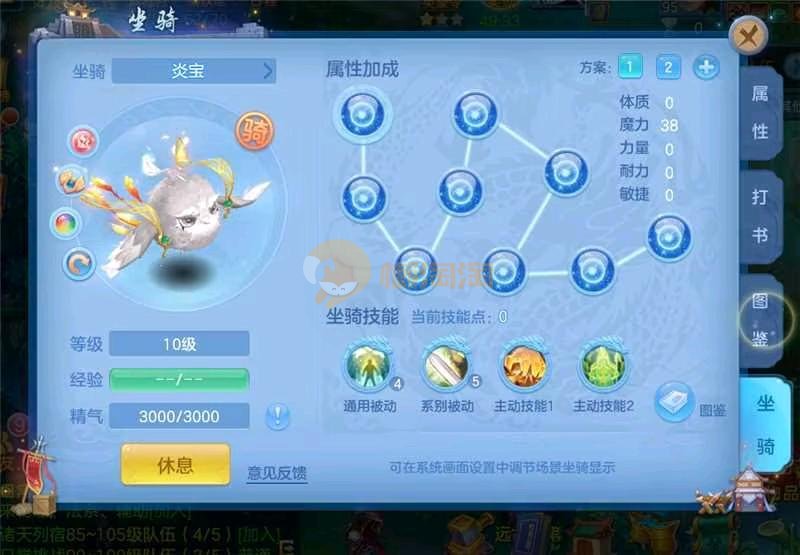Viewport: 800px width, 555px height.
Task: Open the skill 图鉴 book icon
Action: (675, 400)
